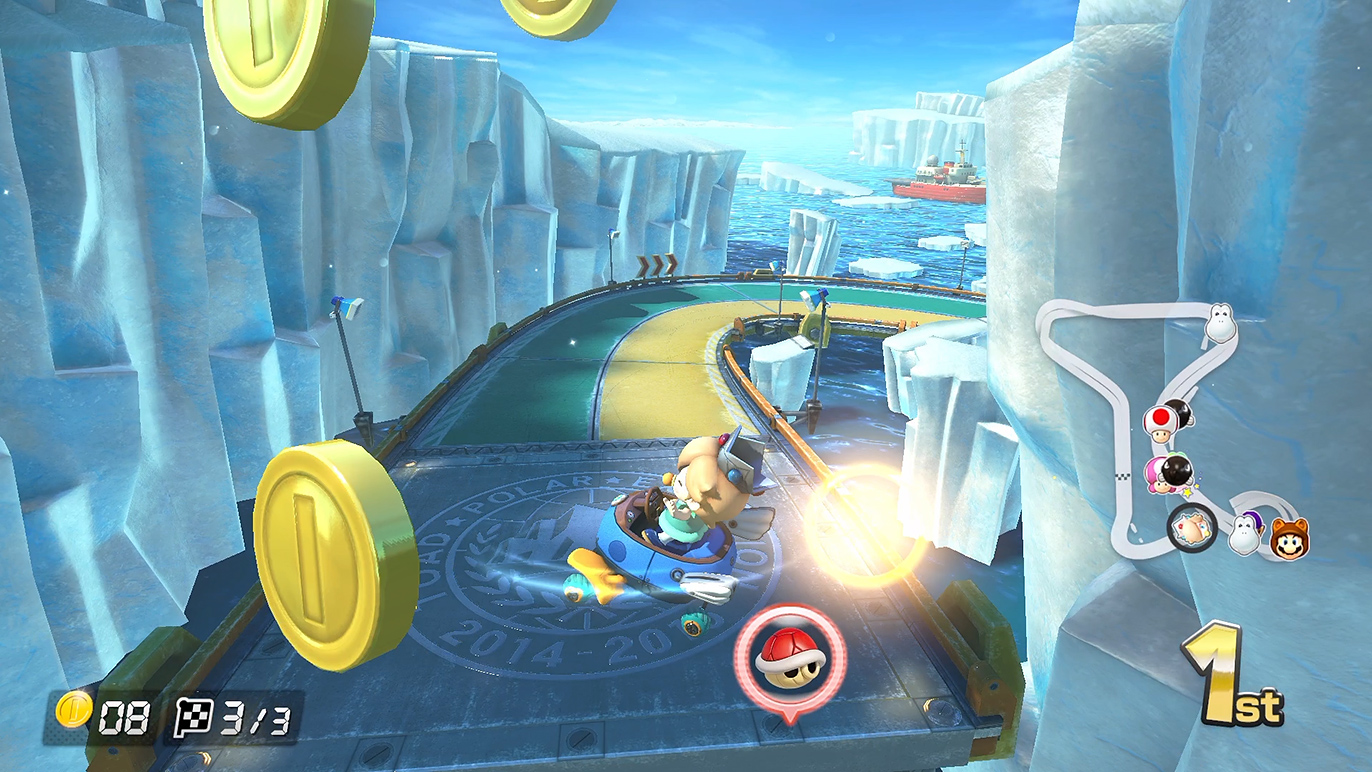This screenshot has height=772, width=1372.
Task: Pick the Tanooki Mario minimap marker
Action: pyautogui.click(x=1289, y=538)
